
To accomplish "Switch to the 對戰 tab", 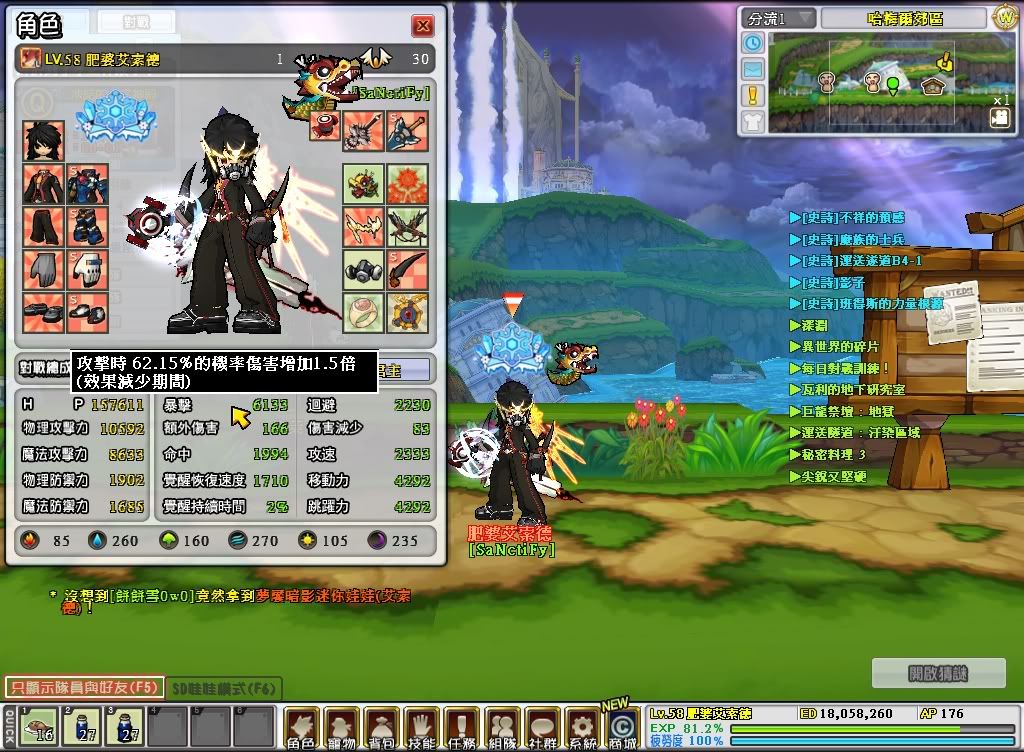I will click(x=136, y=22).
